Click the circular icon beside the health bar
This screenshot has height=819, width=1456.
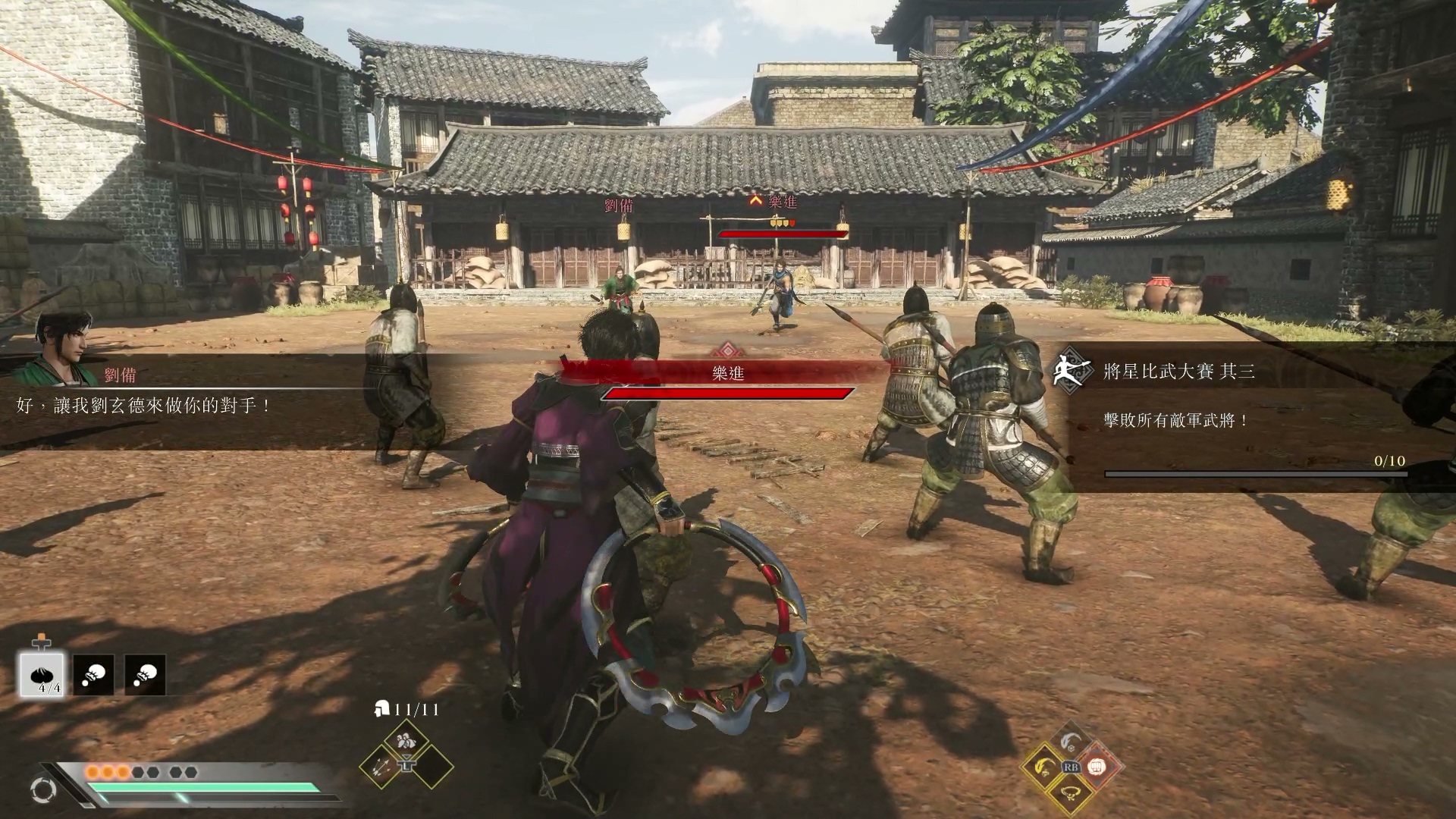[x=43, y=790]
